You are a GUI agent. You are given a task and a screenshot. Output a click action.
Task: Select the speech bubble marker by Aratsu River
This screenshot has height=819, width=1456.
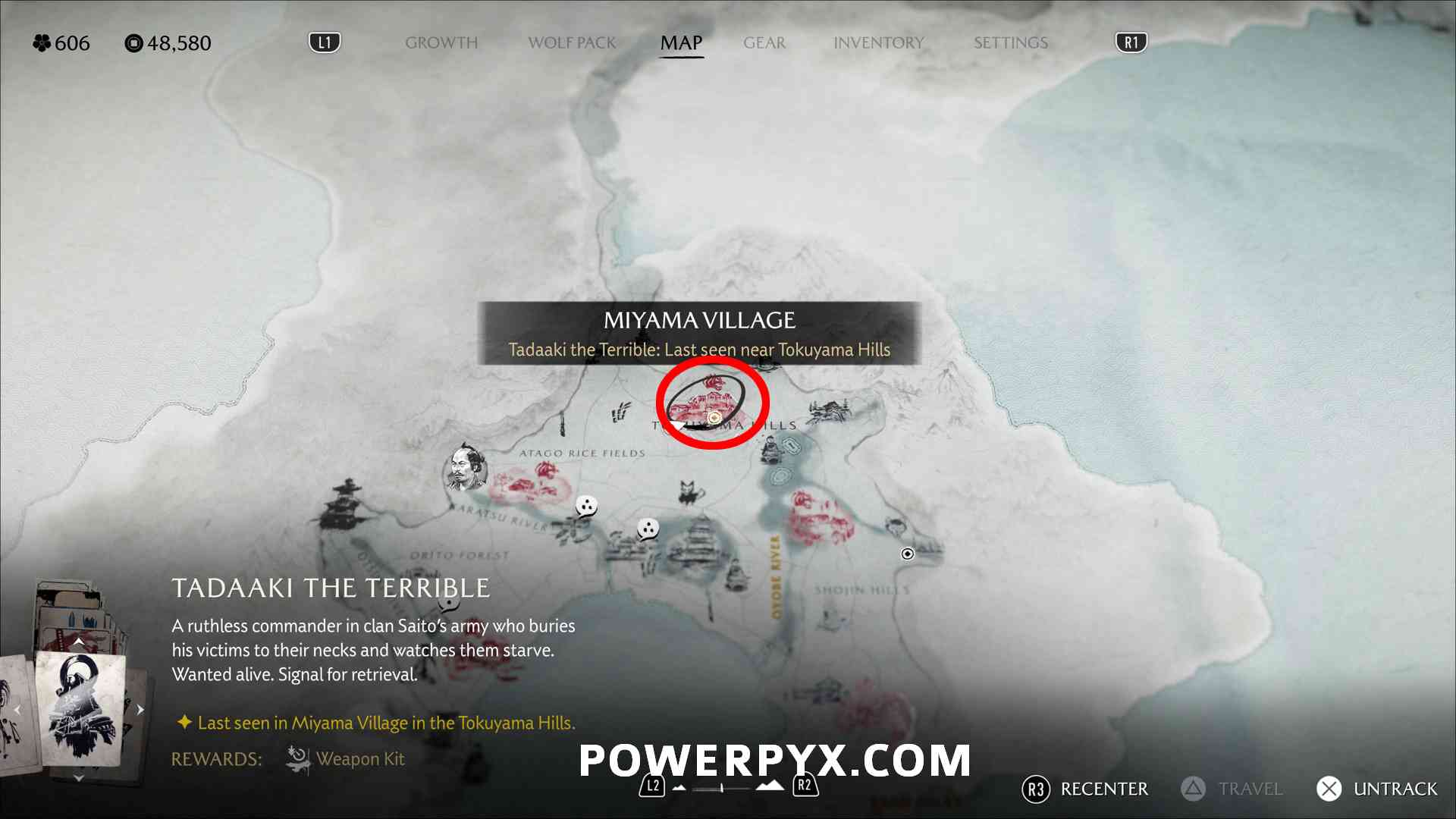point(586,505)
